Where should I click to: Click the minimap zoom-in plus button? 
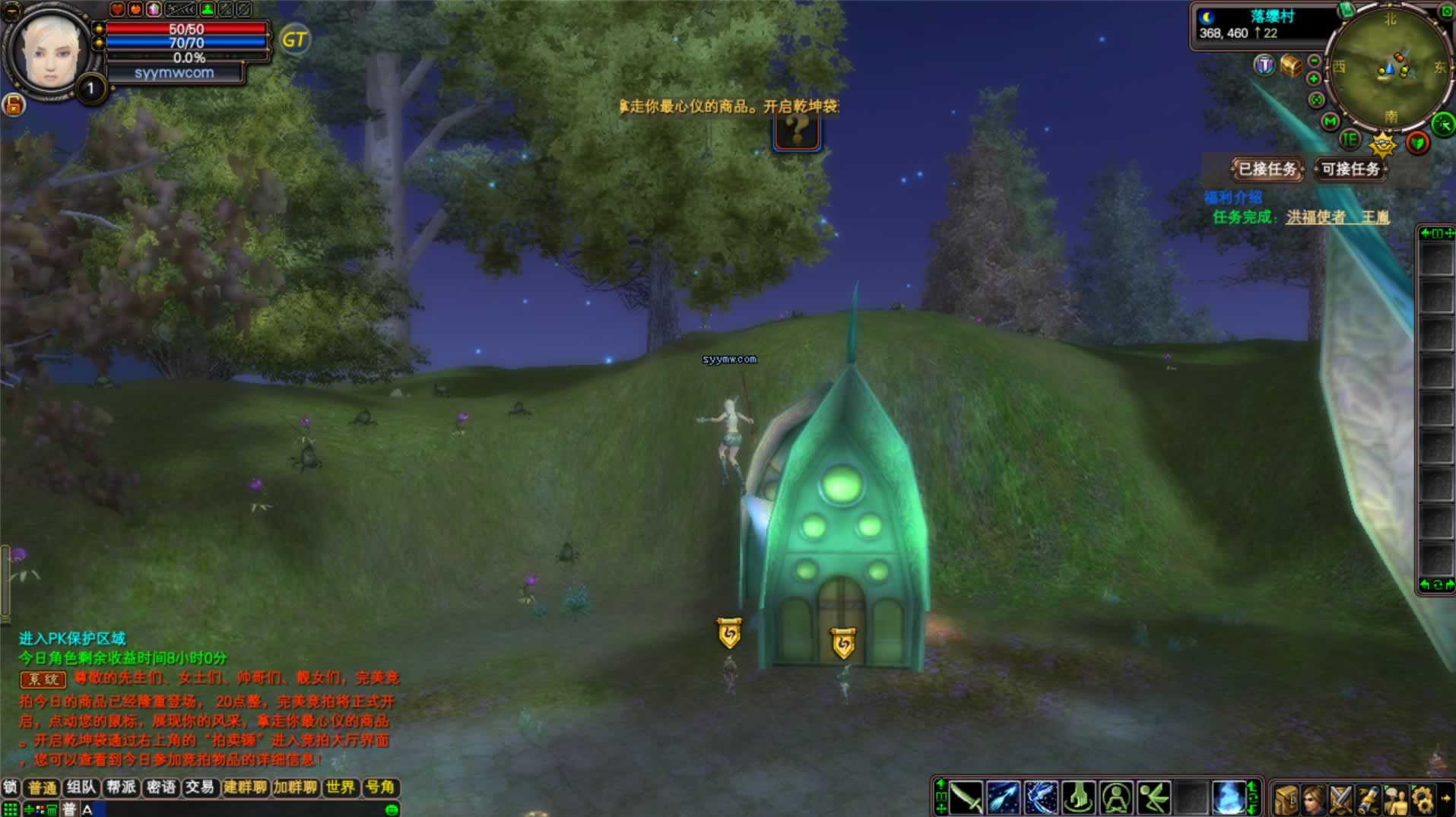click(1313, 79)
